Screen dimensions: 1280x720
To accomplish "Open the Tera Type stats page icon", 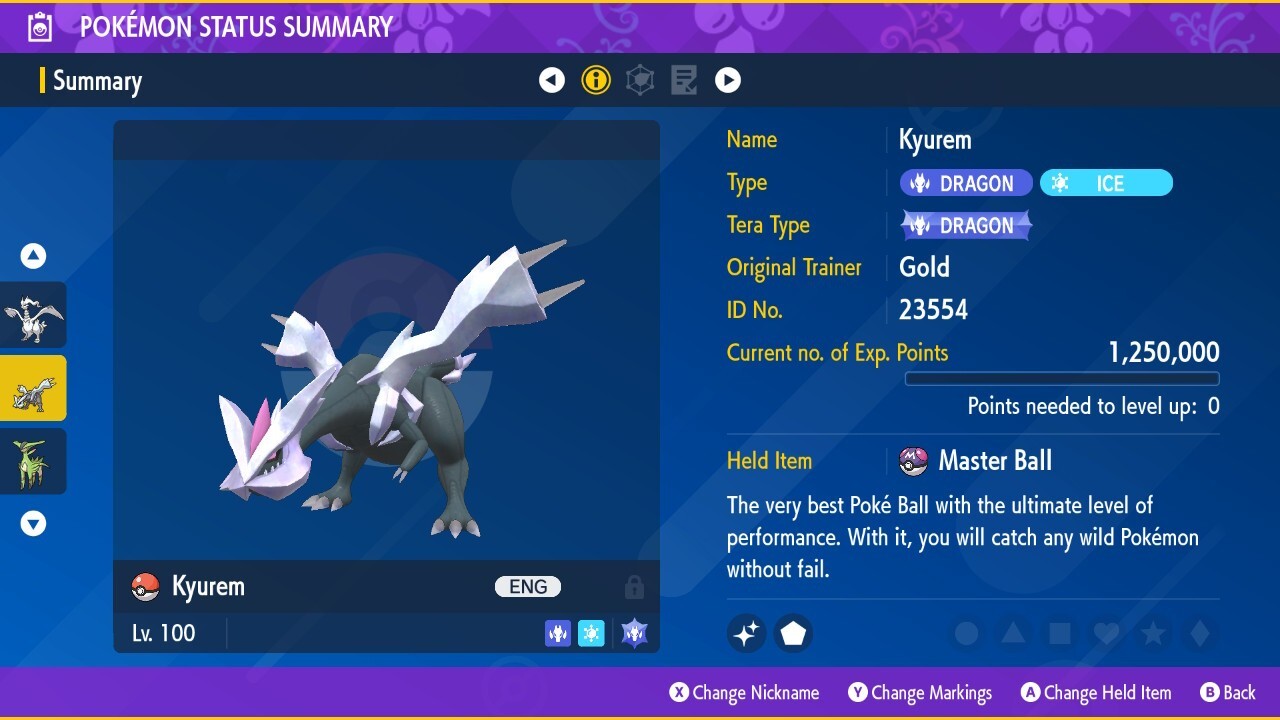I will (640, 80).
